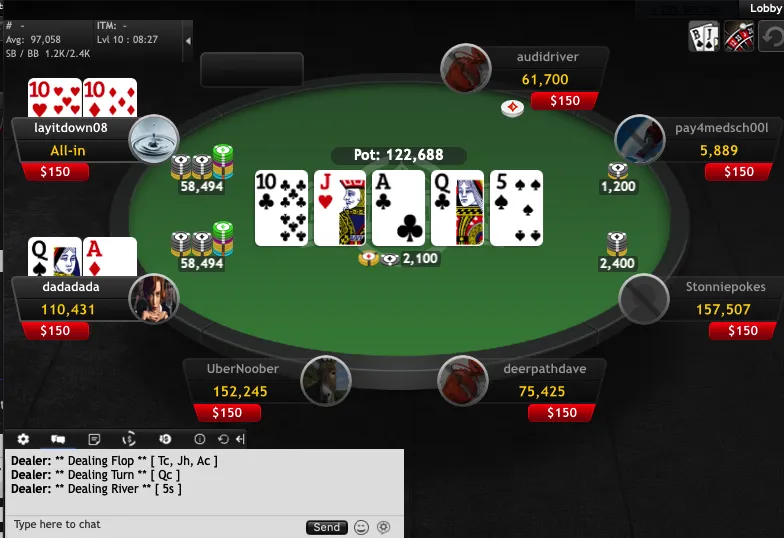Collapse the tournament info panel arrow
Viewport: 784px width, 538px height.
[x=189, y=40]
